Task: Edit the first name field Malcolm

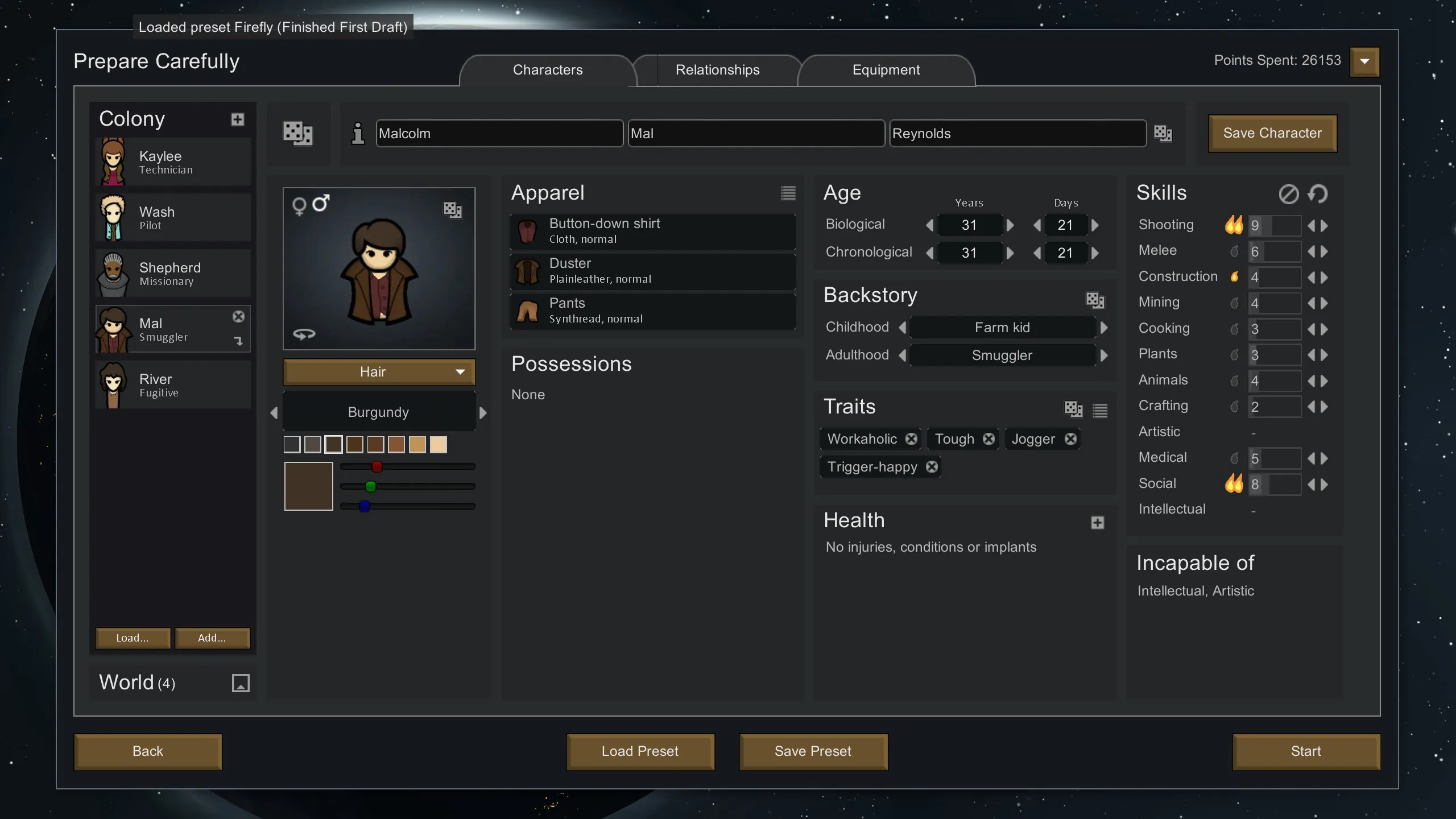Action: coord(499,134)
